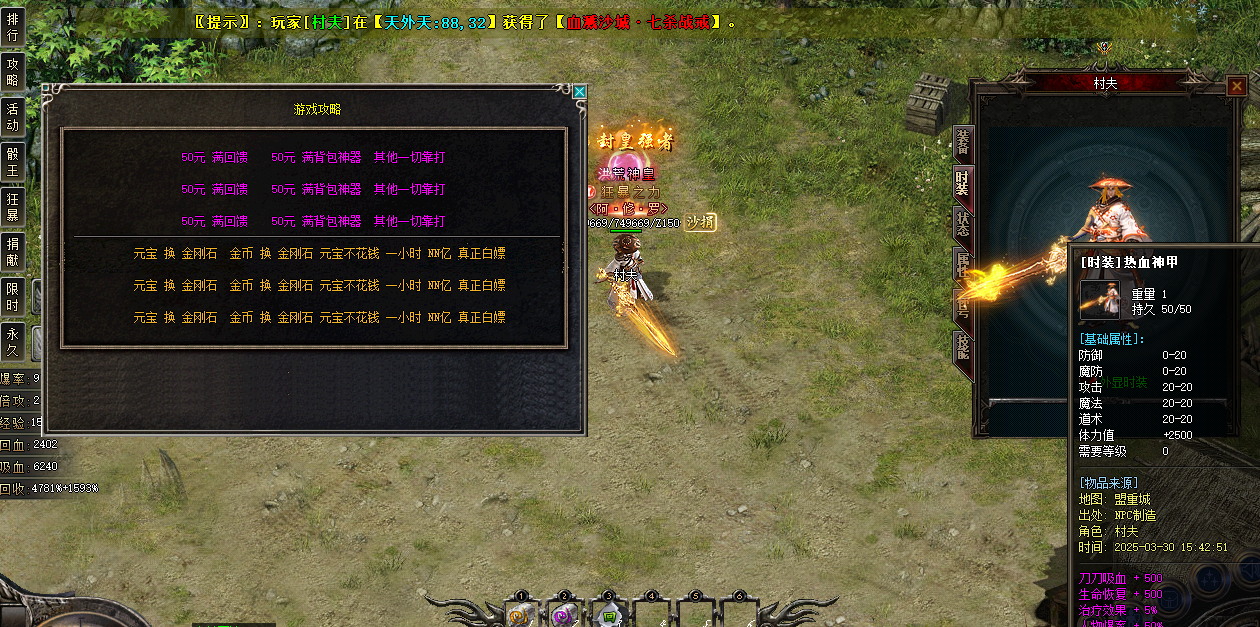Select the 时装 costume tab
This screenshot has width=1260, height=627.
coord(962,183)
